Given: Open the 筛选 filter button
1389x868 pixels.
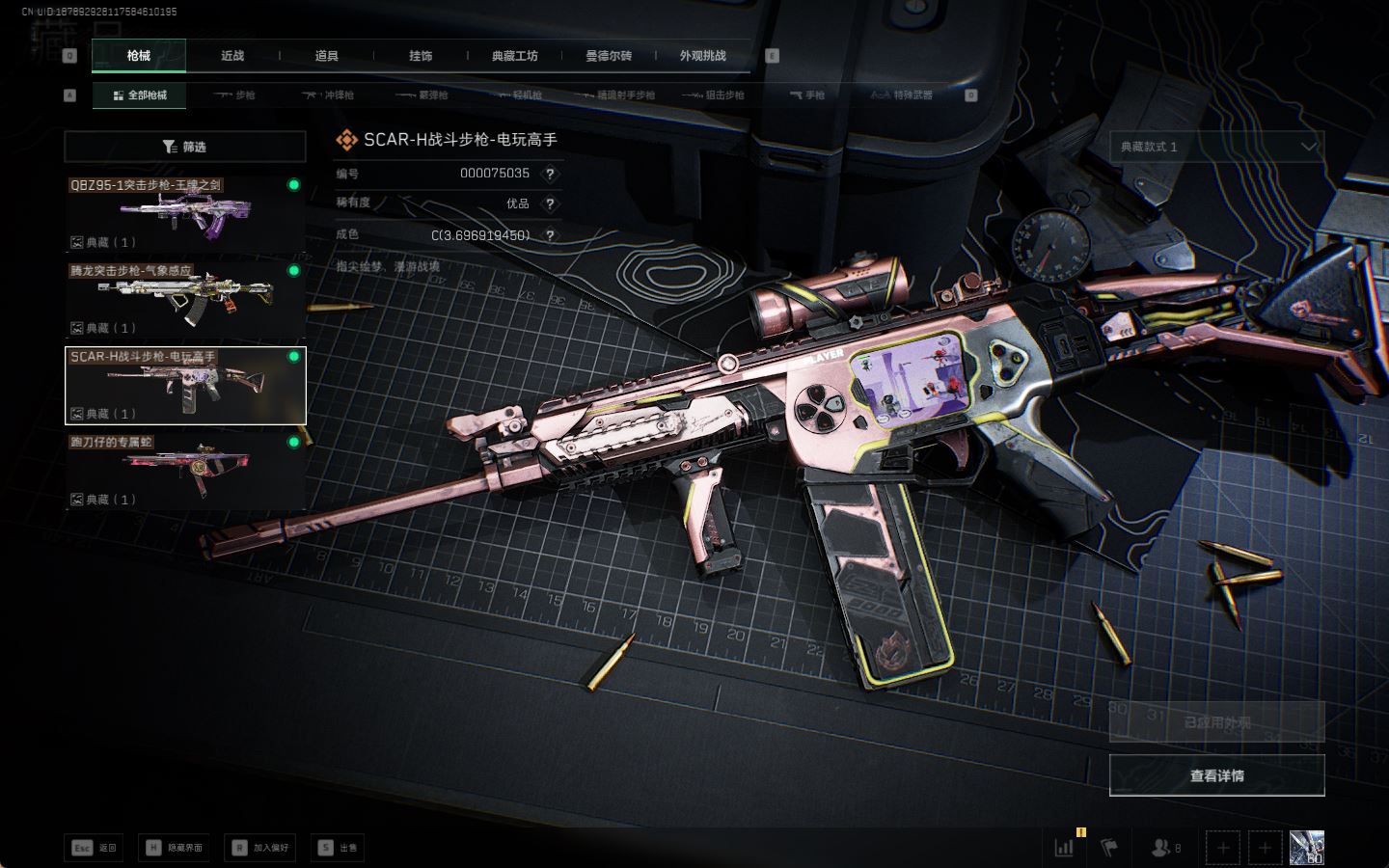Looking at the screenshot, I should click(185, 147).
